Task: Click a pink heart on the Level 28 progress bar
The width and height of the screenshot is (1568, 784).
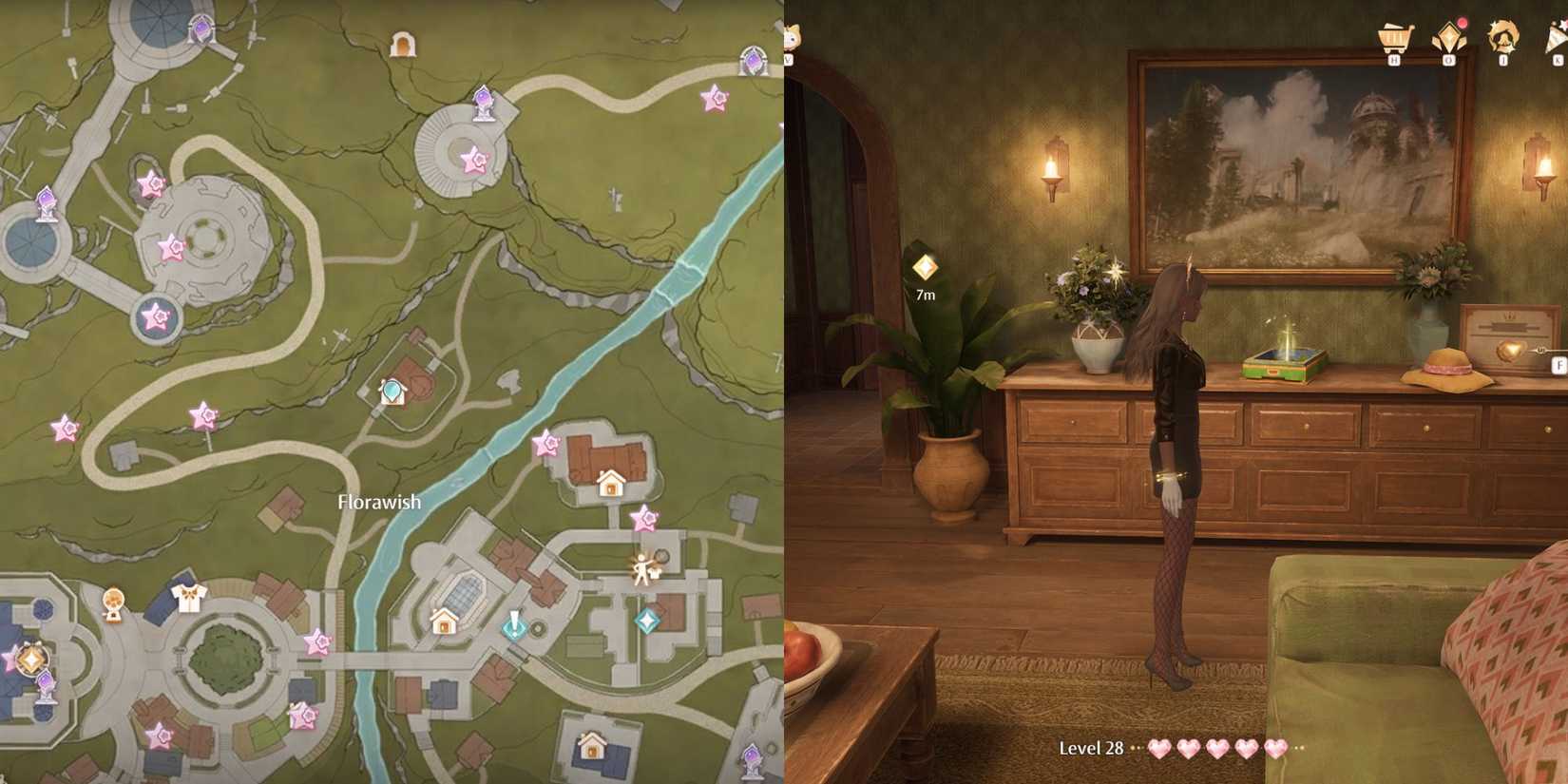Action: (1157, 750)
